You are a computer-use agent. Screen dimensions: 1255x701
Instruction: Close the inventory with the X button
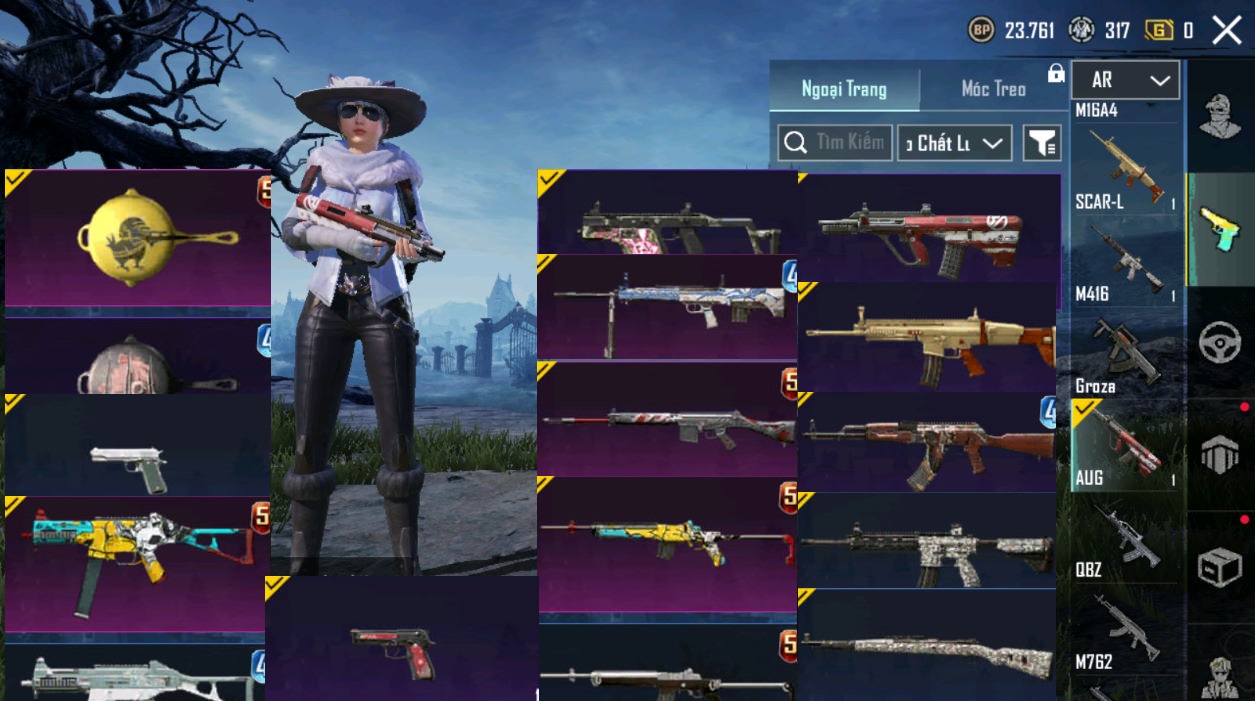click(1227, 31)
